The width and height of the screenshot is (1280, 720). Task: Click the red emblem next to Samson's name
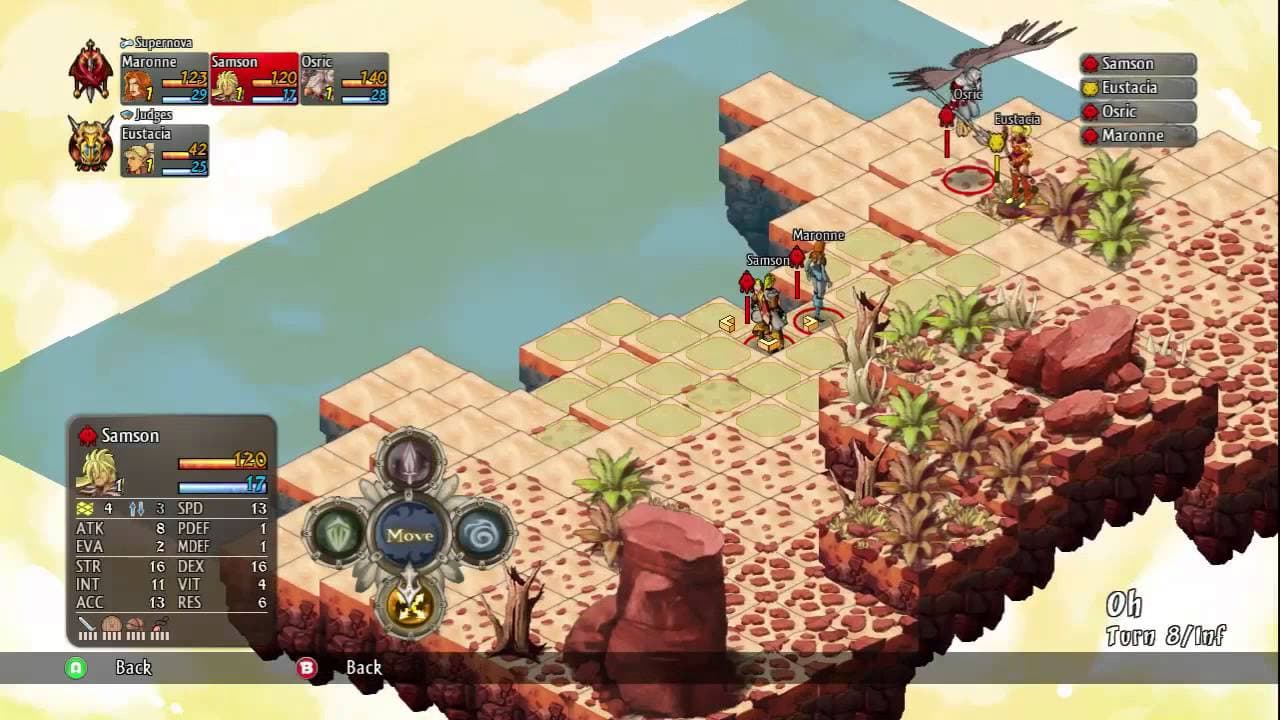tap(88, 435)
